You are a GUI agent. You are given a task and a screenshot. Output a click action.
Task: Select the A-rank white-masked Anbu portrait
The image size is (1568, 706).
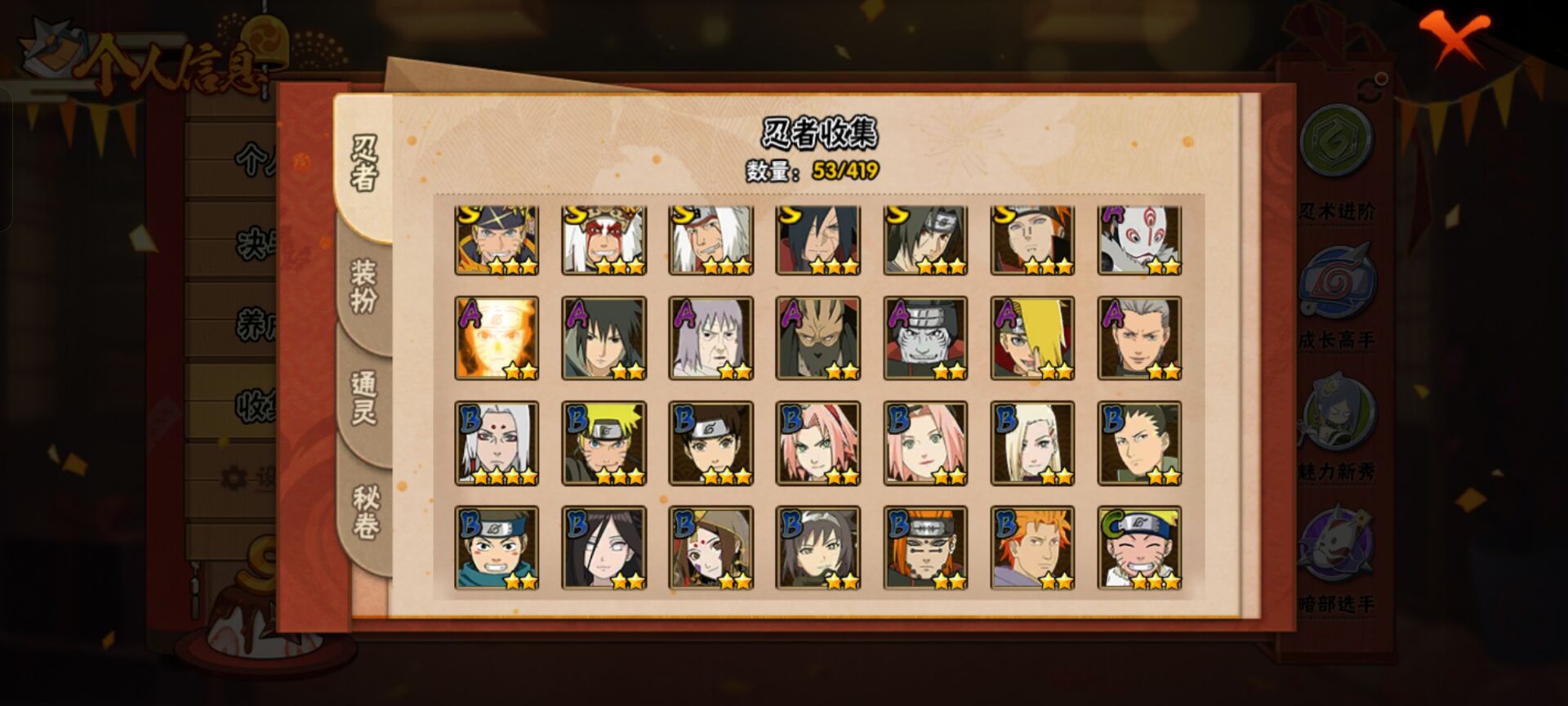click(x=1139, y=240)
